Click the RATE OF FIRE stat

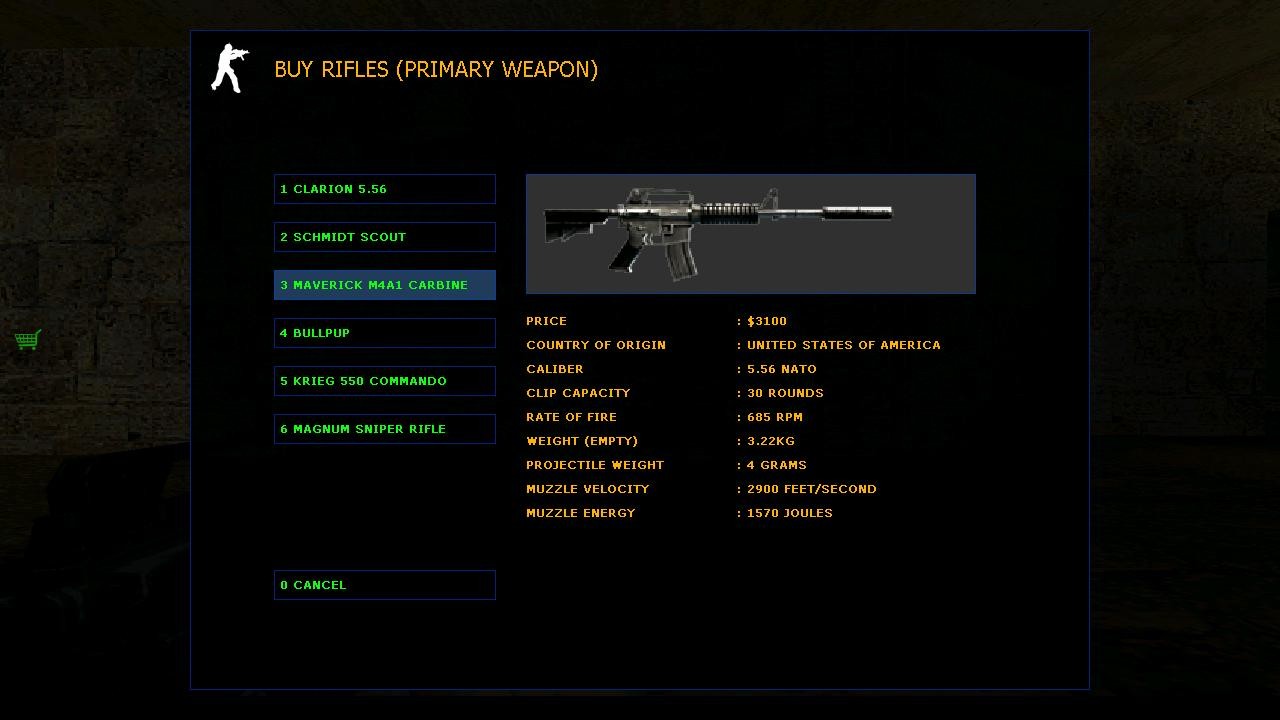click(x=571, y=417)
